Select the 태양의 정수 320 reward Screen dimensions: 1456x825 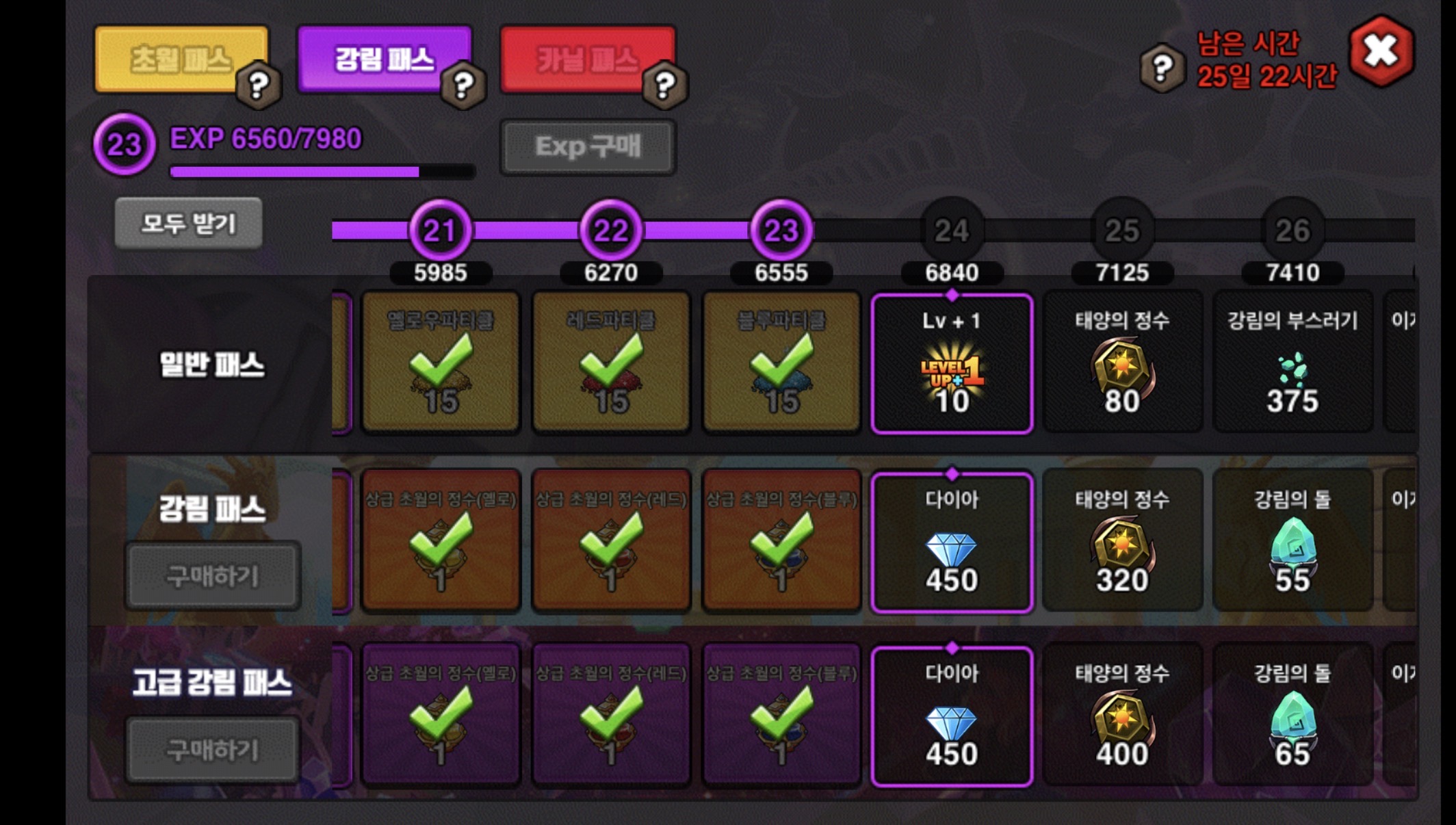pyautogui.click(x=1122, y=542)
